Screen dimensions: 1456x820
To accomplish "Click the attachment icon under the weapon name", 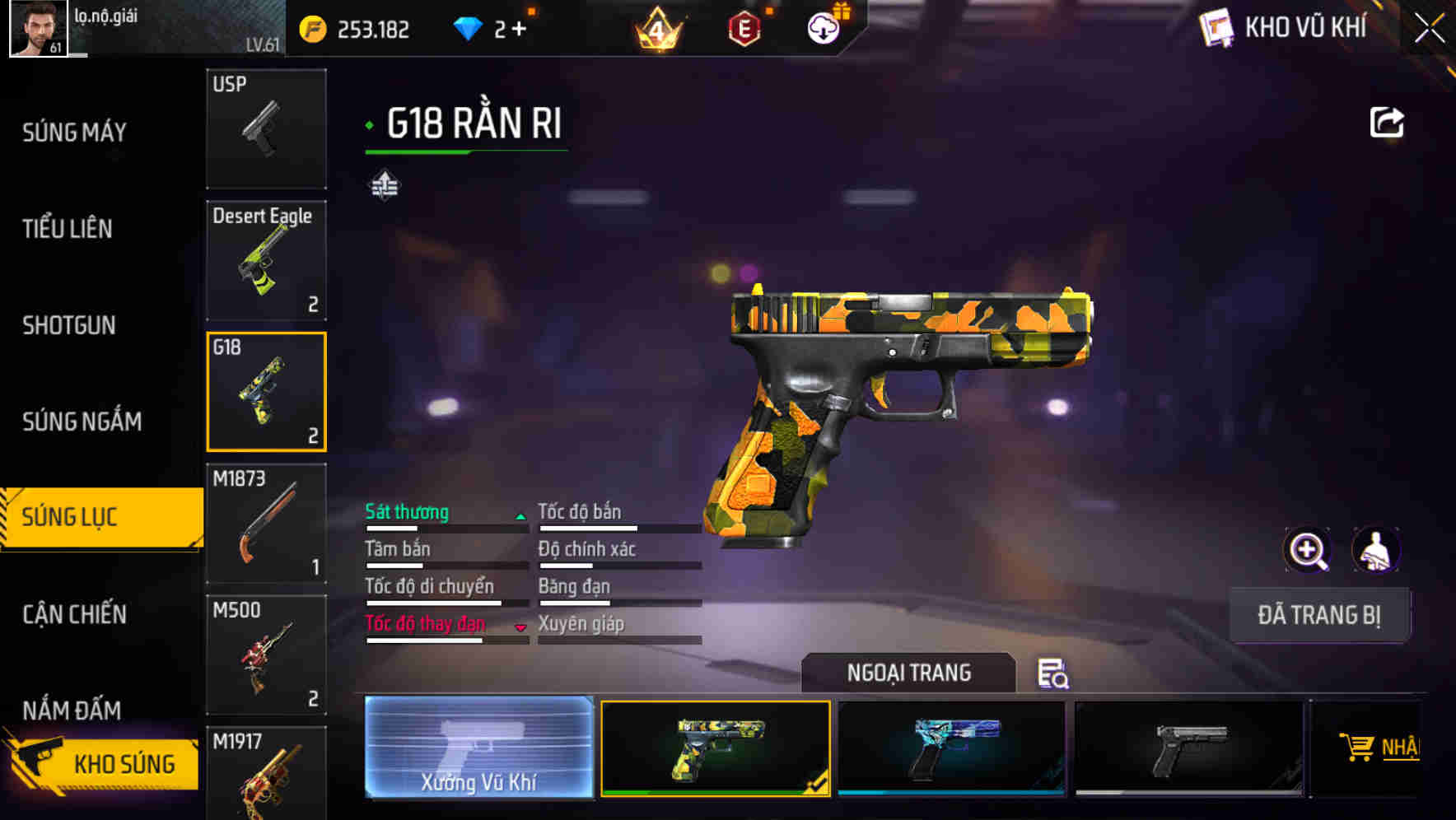I will (384, 185).
